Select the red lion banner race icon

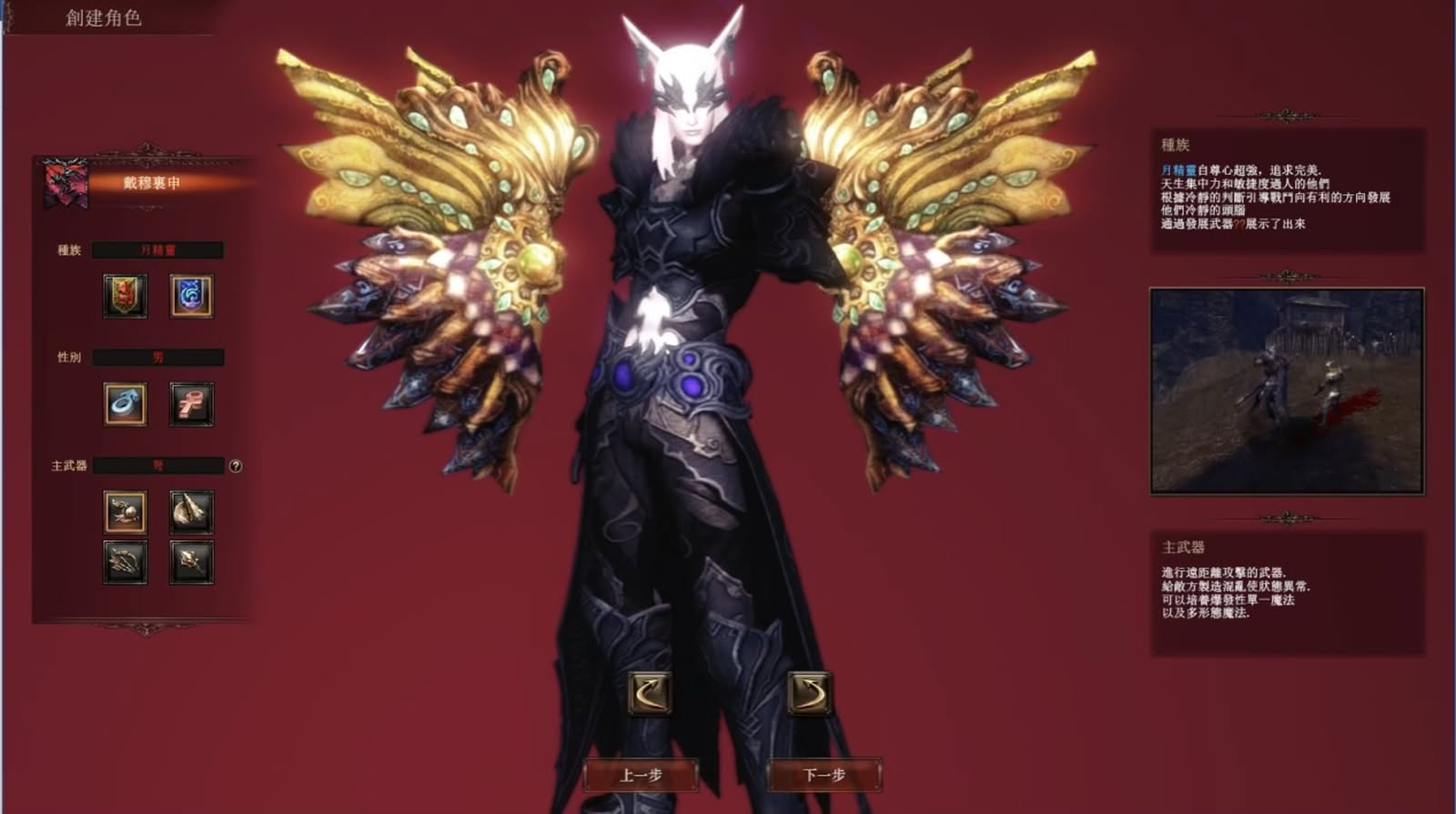125,296
